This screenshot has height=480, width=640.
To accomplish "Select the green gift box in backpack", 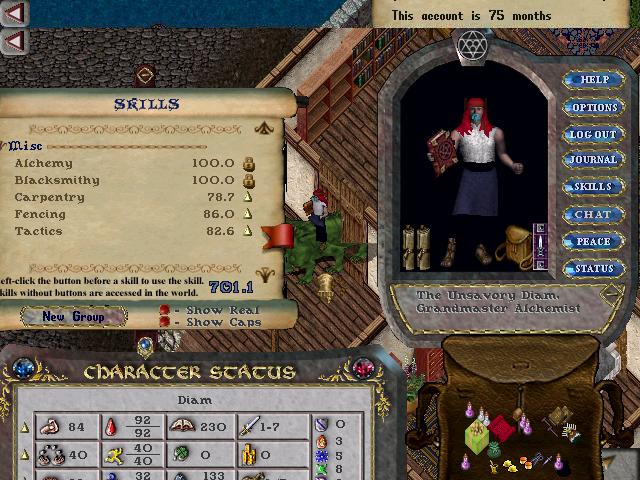I will click(479, 434).
